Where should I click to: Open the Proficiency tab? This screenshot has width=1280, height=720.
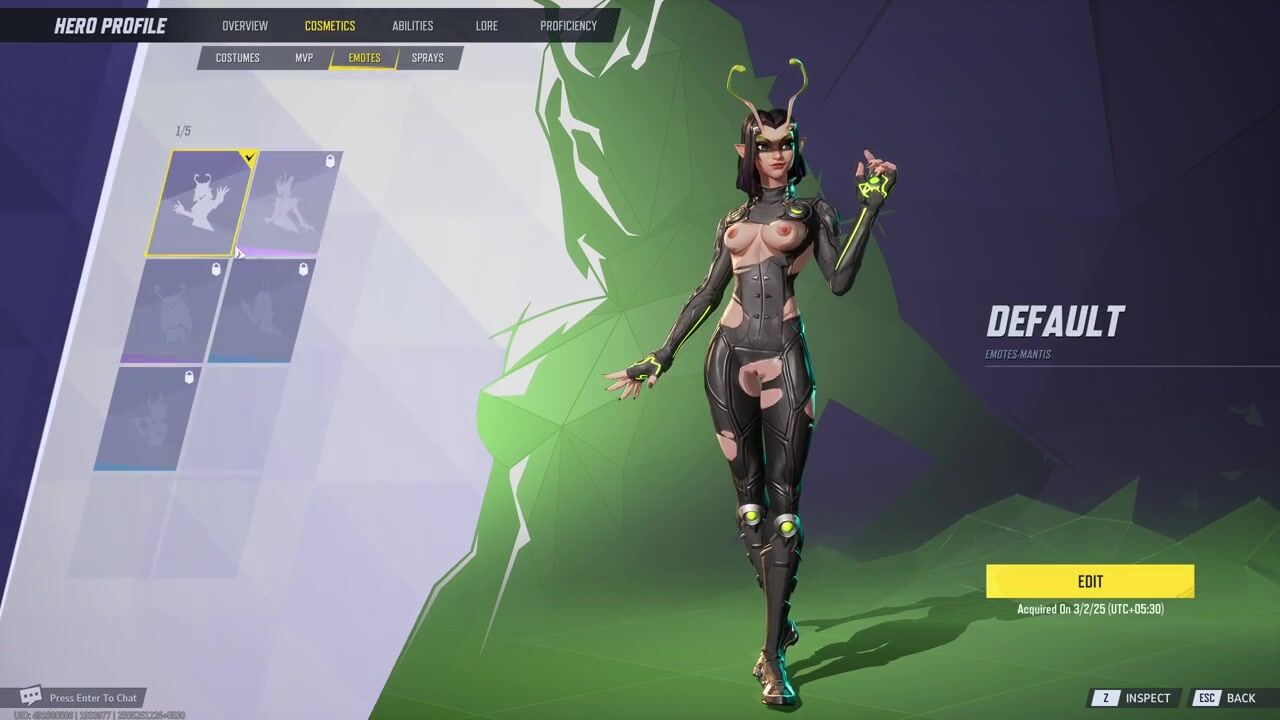568,26
